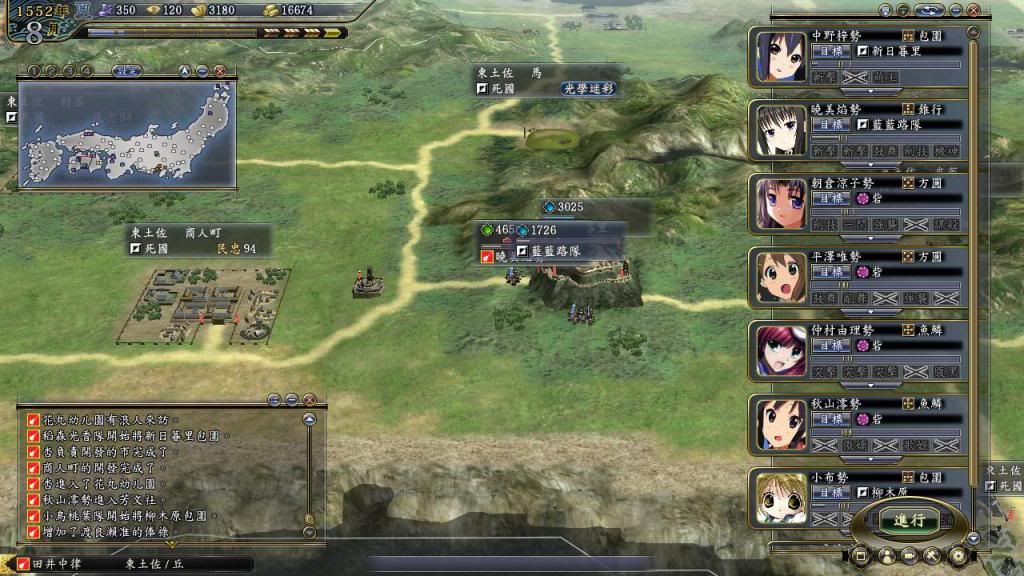Screen dimensions: 1024x576
Task: Click 目標 button for 曉美焰勢
Action: coord(832,126)
